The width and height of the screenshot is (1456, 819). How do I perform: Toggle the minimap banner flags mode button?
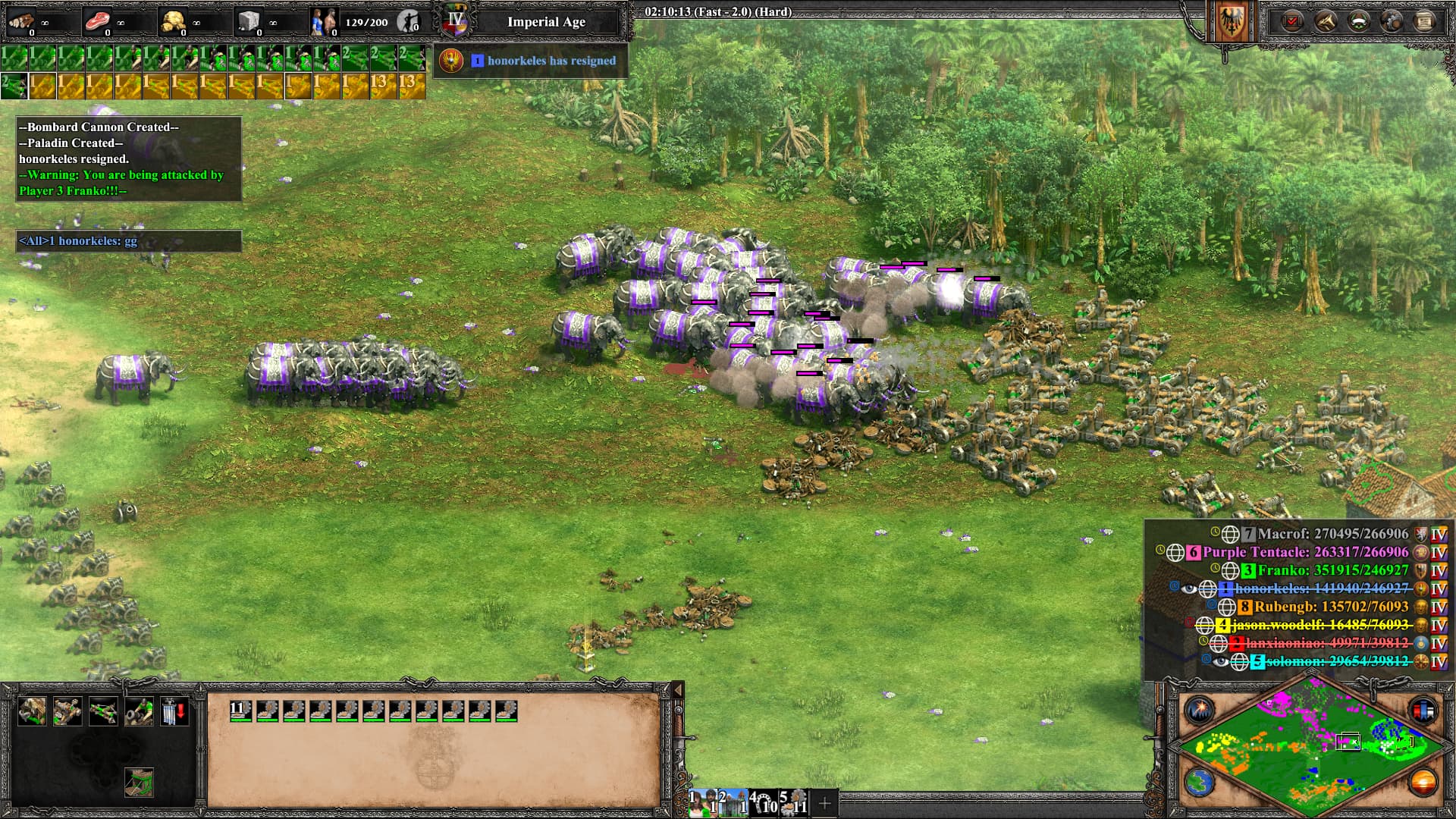pyautogui.click(x=1423, y=711)
